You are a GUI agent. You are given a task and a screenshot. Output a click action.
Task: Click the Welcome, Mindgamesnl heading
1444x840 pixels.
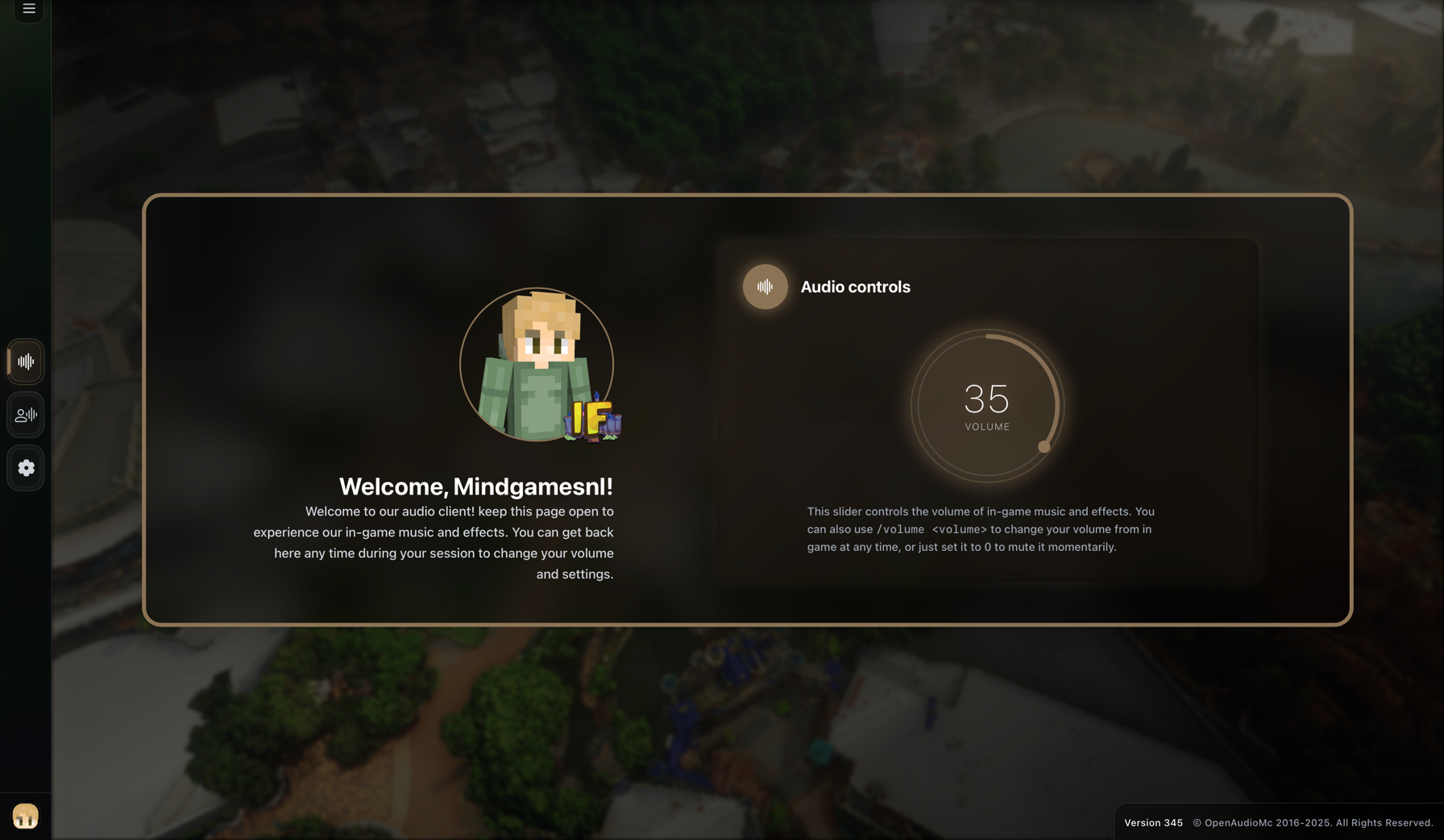[475, 486]
